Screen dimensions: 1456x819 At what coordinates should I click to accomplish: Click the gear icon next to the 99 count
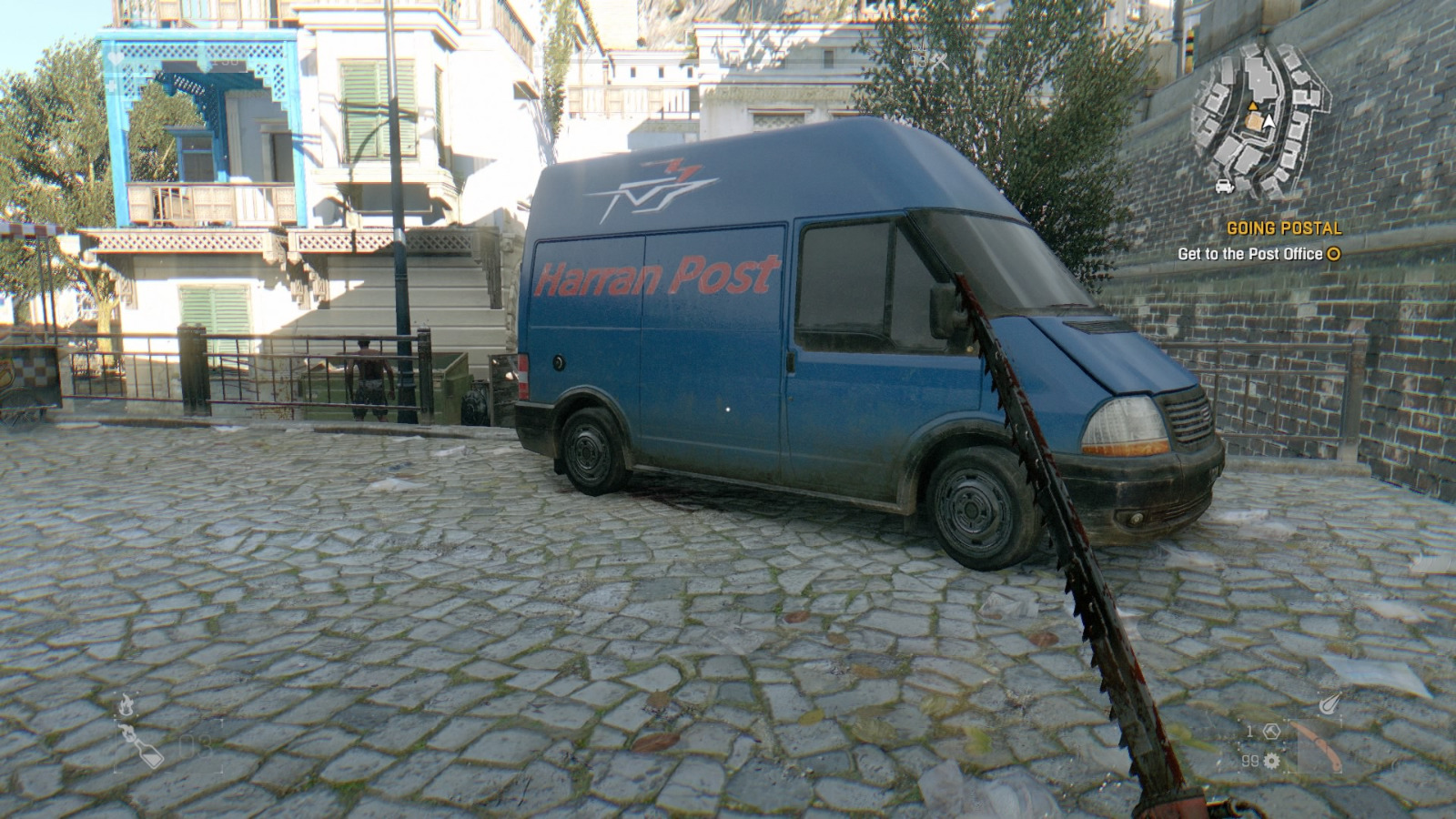pos(1271,761)
